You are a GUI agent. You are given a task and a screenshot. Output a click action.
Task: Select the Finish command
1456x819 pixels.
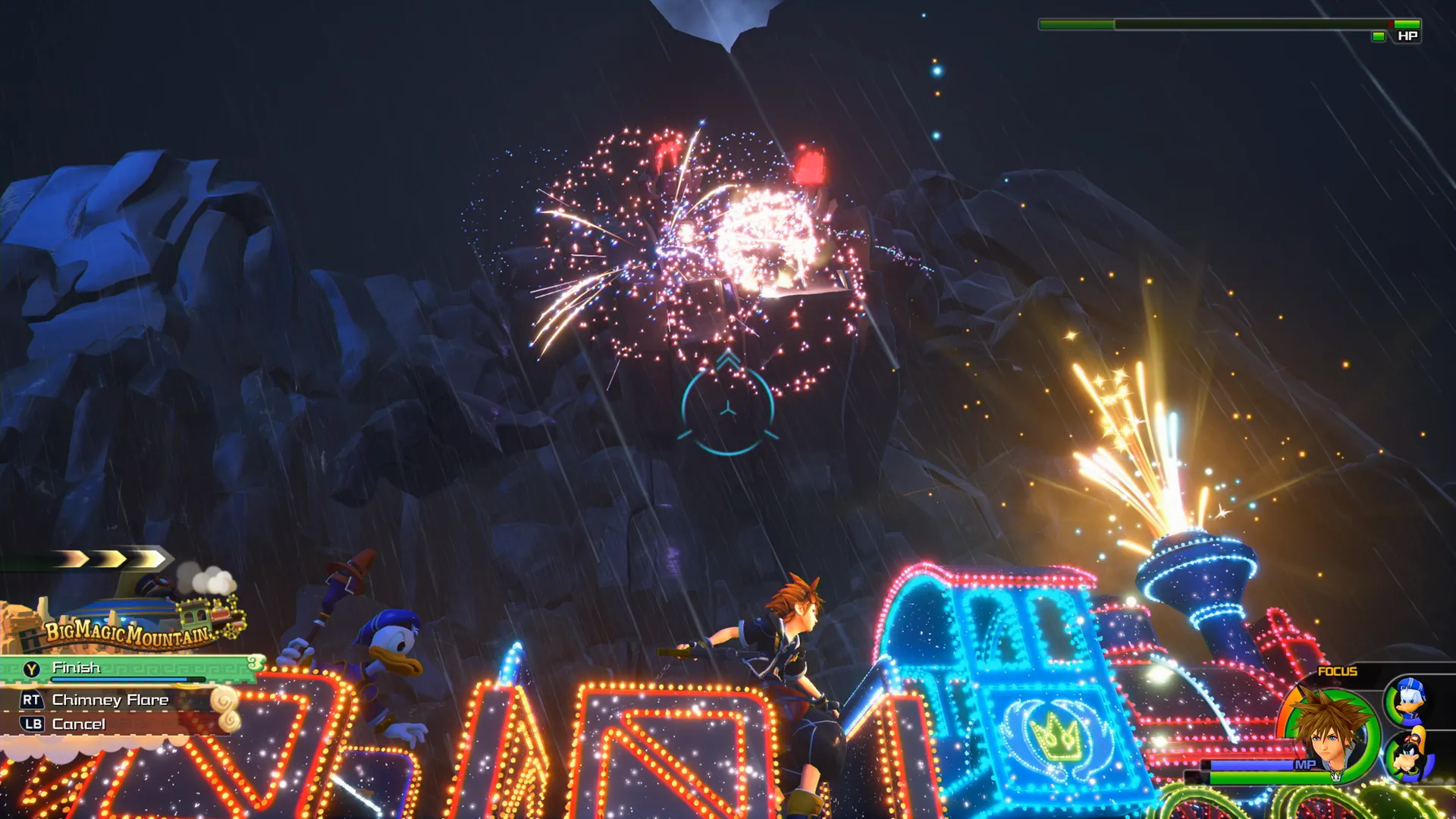tap(76, 668)
